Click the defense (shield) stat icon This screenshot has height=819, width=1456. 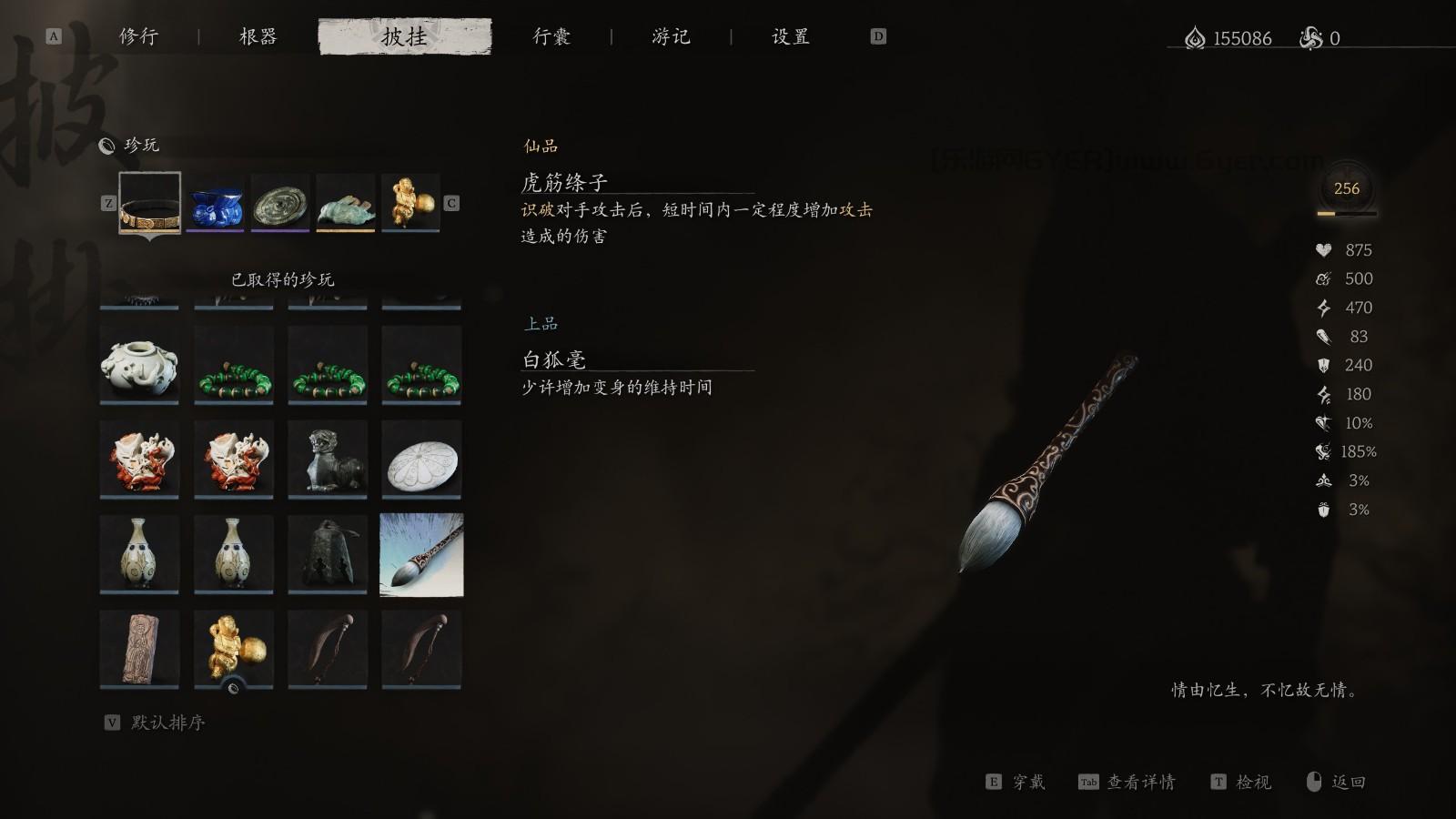click(x=1324, y=365)
